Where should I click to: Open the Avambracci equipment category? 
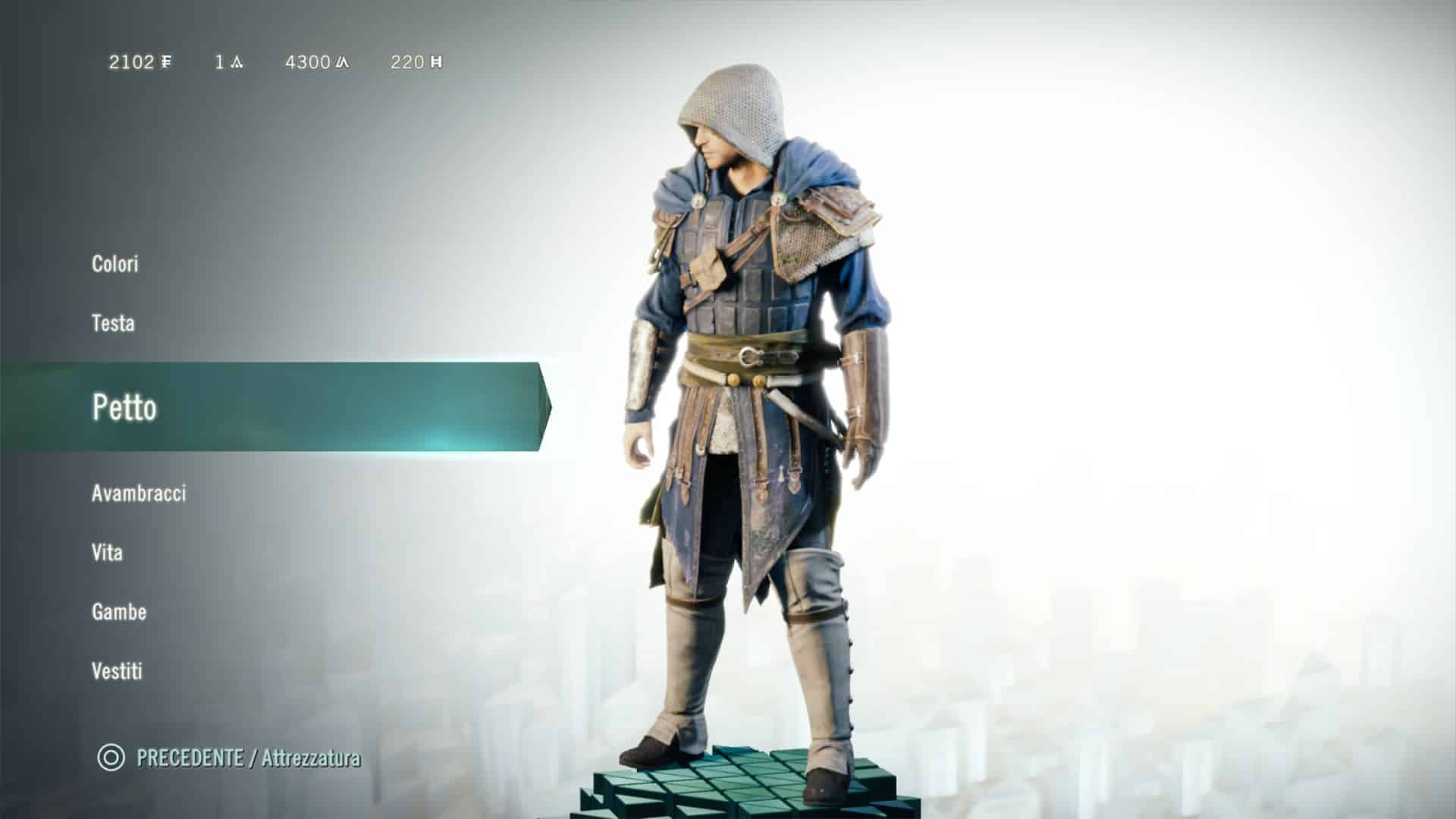(x=139, y=493)
